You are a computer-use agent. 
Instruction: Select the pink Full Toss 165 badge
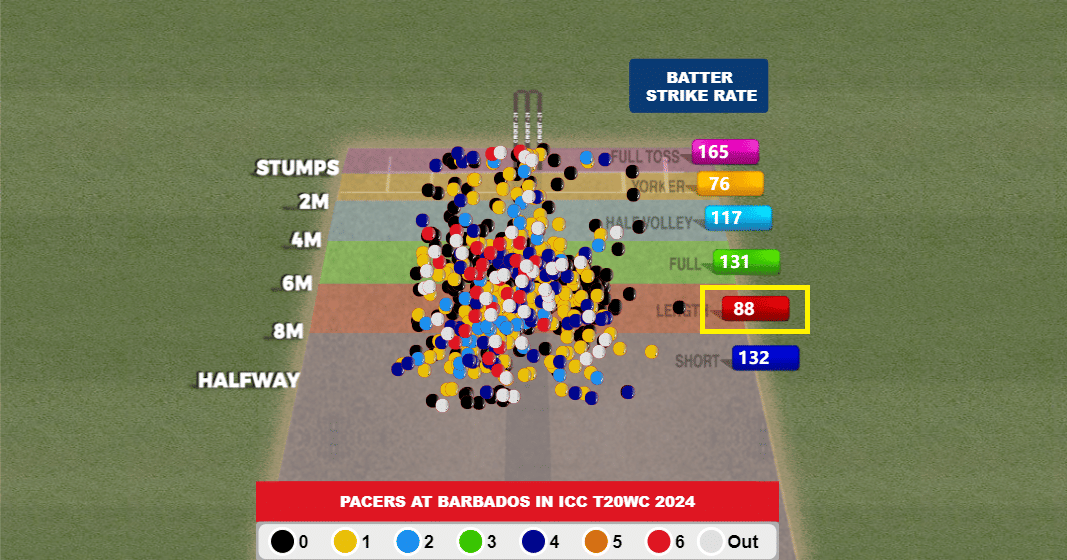coord(725,152)
